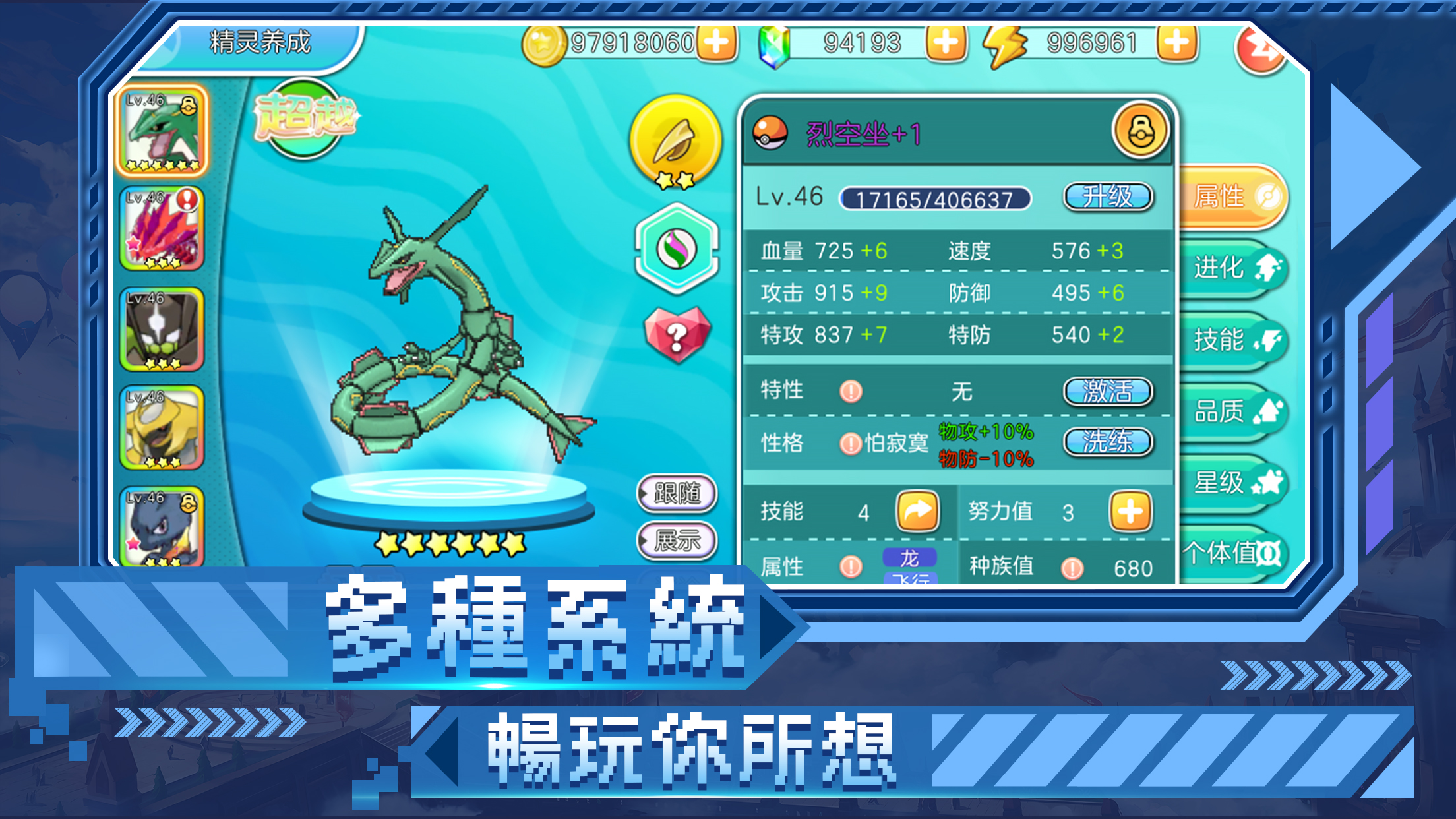Click the 激活 activate ability button
The height and width of the screenshot is (819, 1456).
point(1109,390)
